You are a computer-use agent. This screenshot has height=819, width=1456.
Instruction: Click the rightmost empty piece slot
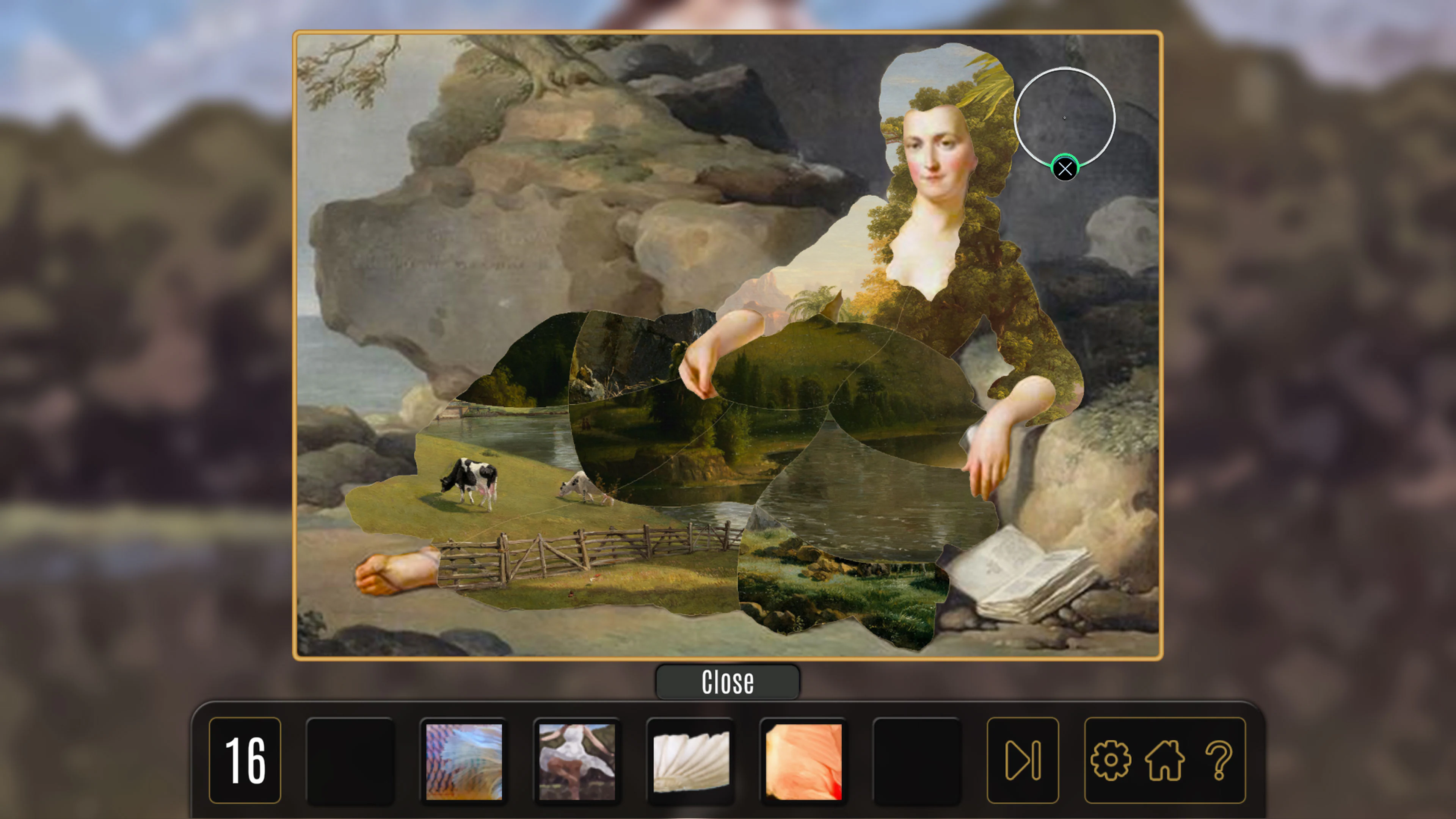tap(916, 760)
